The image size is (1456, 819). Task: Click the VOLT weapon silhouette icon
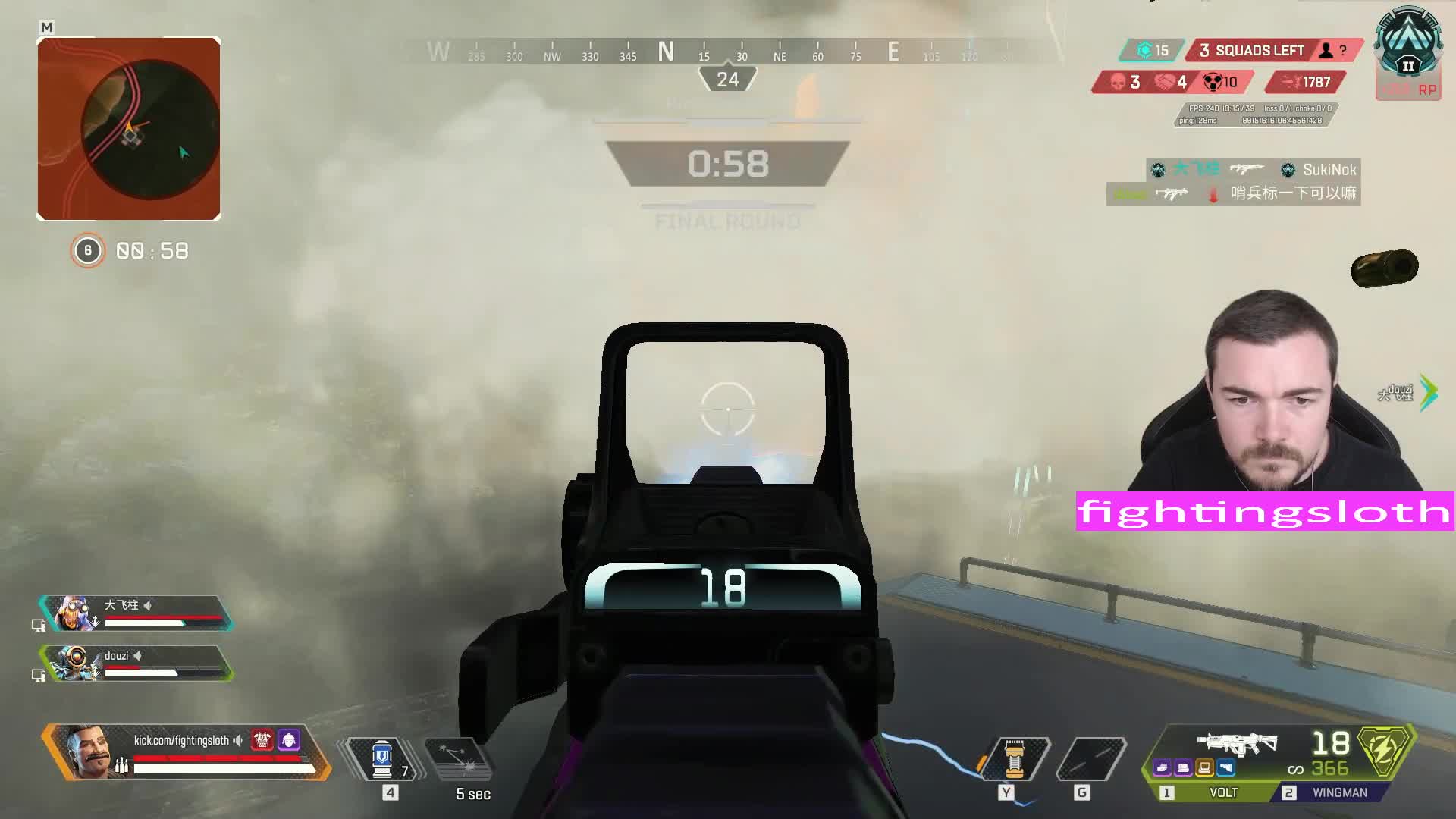click(x=1237, y=743)
